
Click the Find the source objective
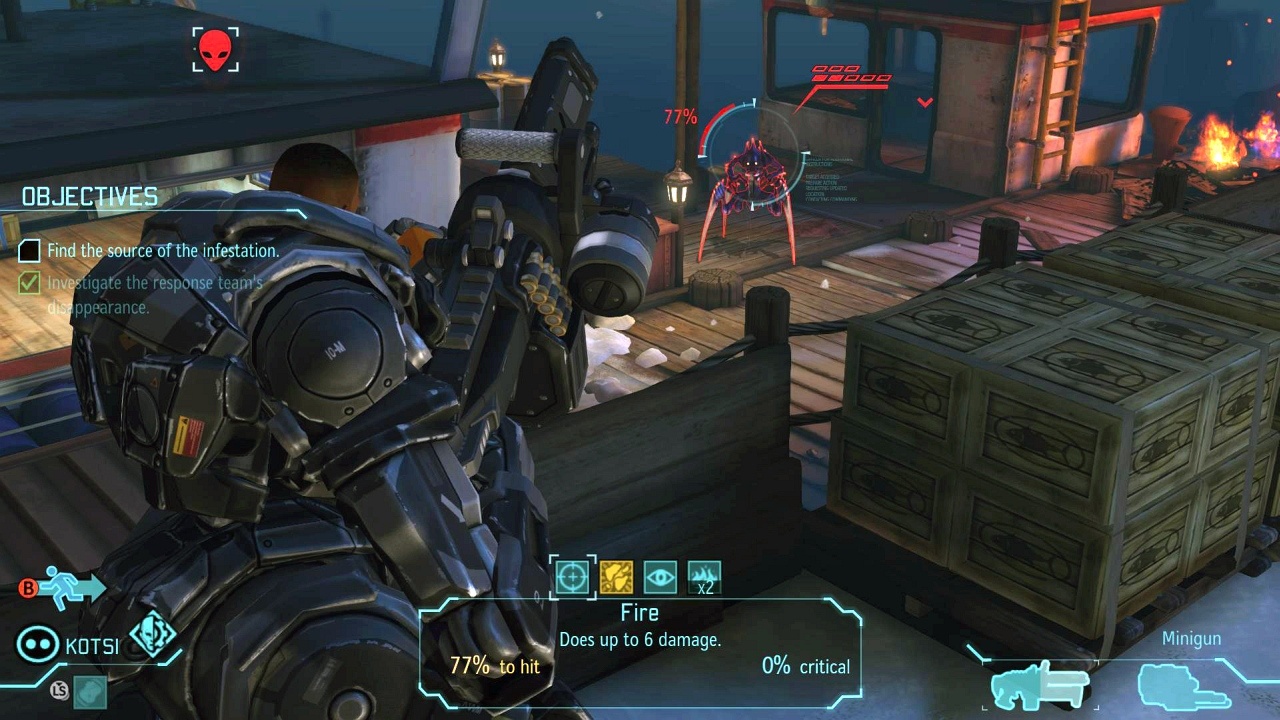[163, 251]
